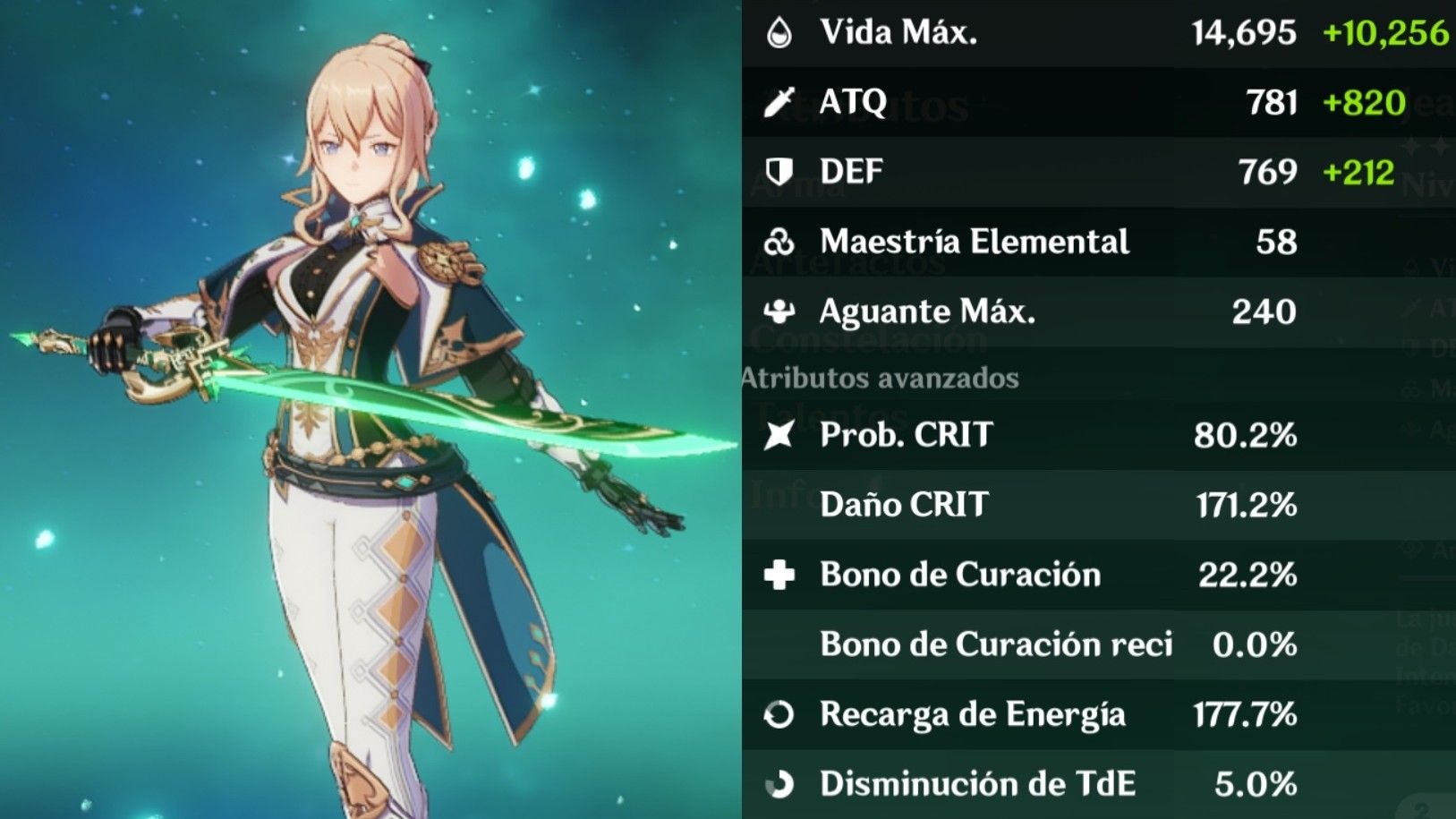Select the sword icon next to ATQ
Viewport: 1456px width, 819px height.
coord(780,101)
